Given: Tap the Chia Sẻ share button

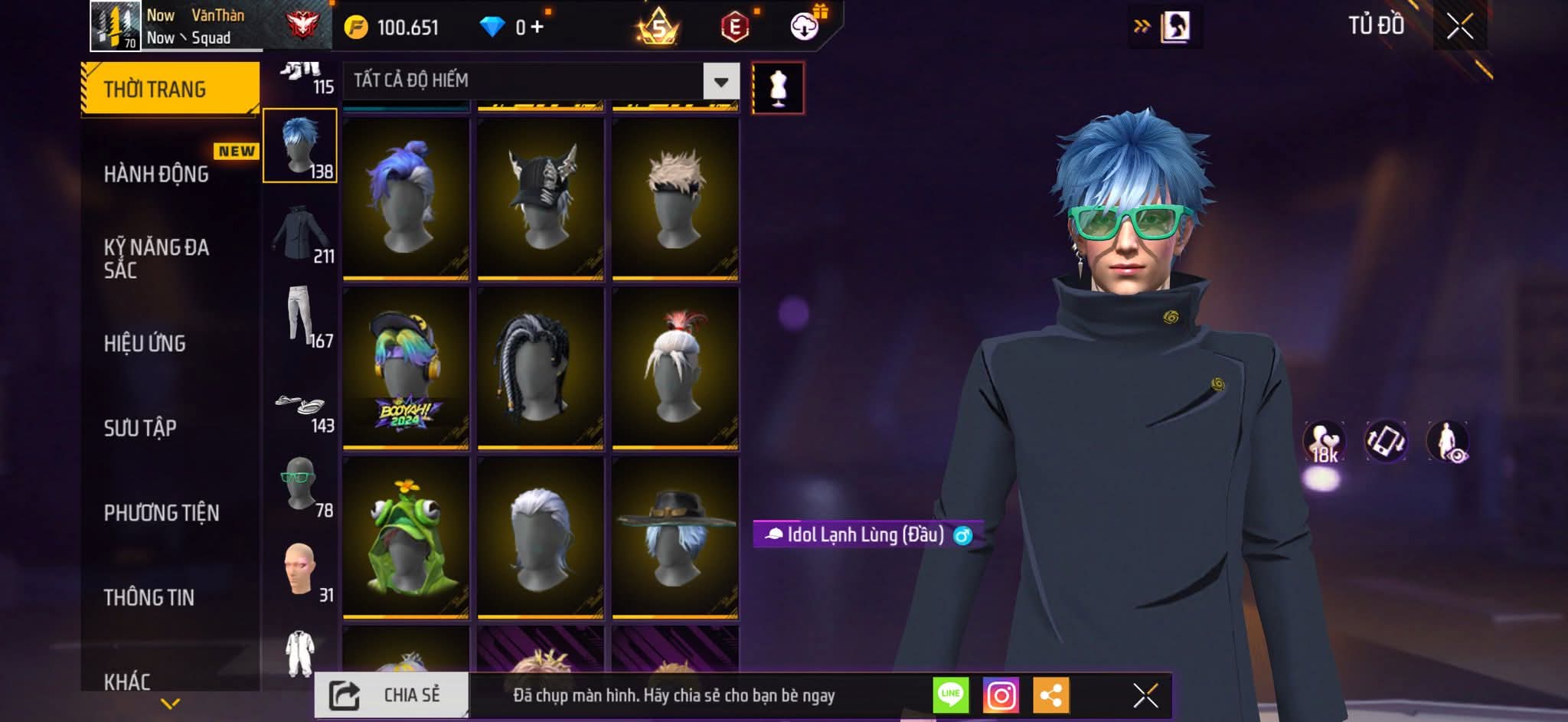Looking at the screenshot, I should tap(391, 695).
